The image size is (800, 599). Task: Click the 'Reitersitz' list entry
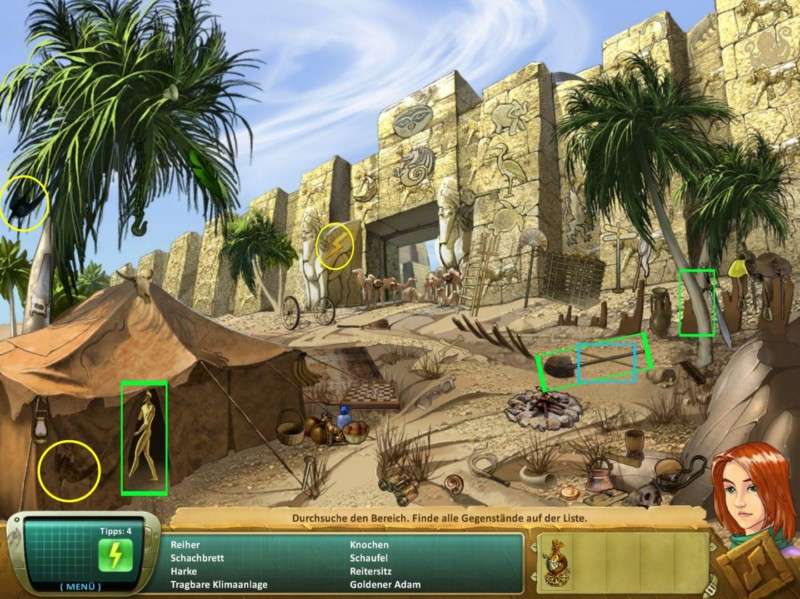tap(373, 571)
